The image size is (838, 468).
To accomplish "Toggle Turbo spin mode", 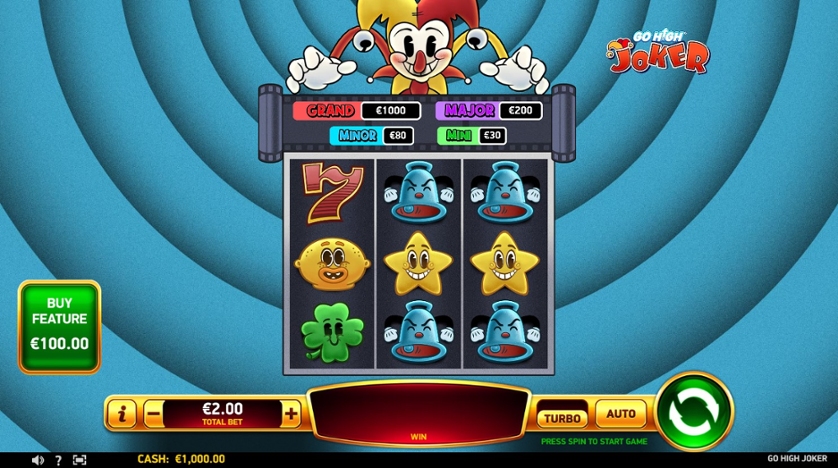I will pos(563,417).
